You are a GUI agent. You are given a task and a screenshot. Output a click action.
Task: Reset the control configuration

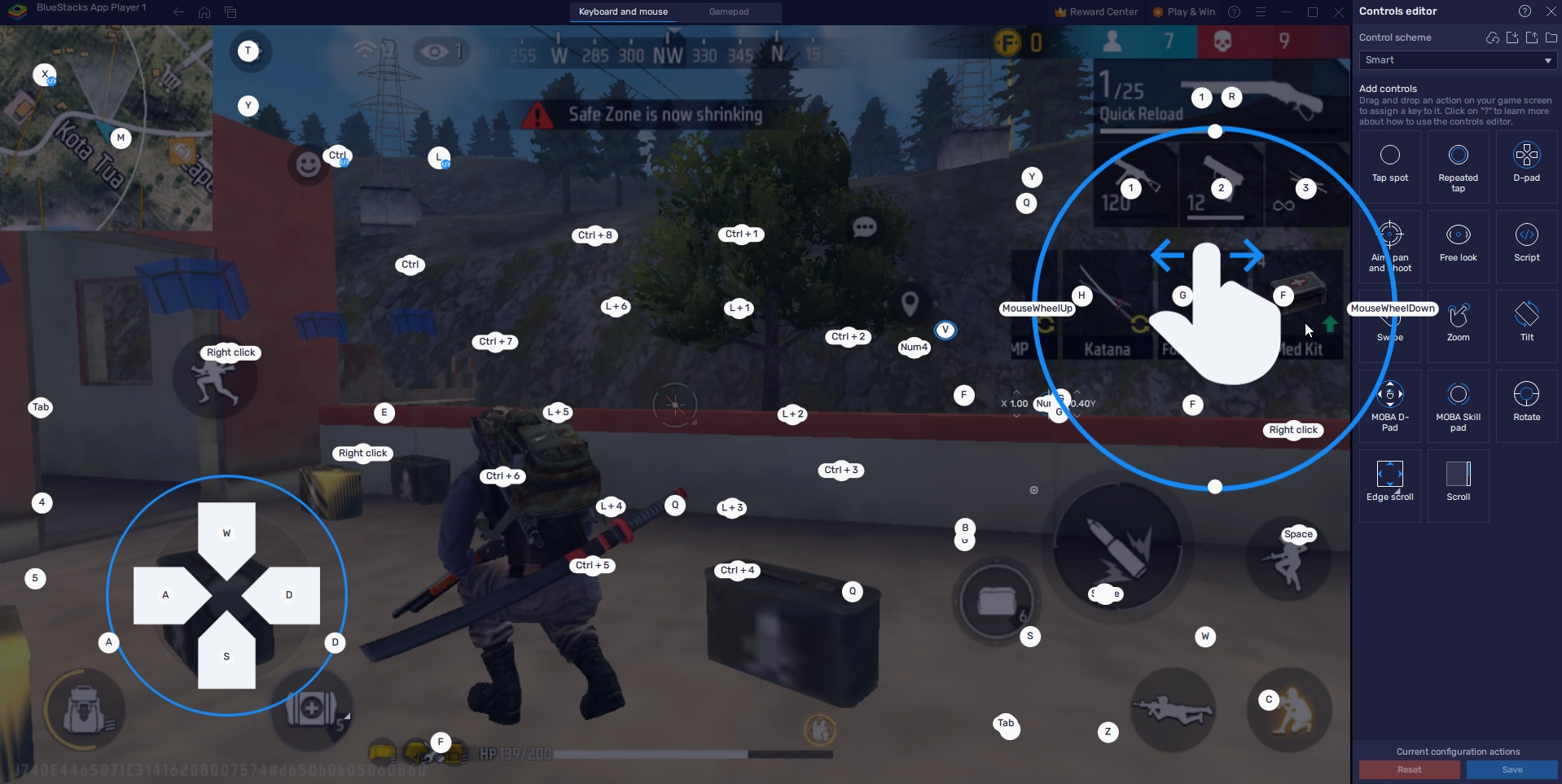[x=1410, y=769]
